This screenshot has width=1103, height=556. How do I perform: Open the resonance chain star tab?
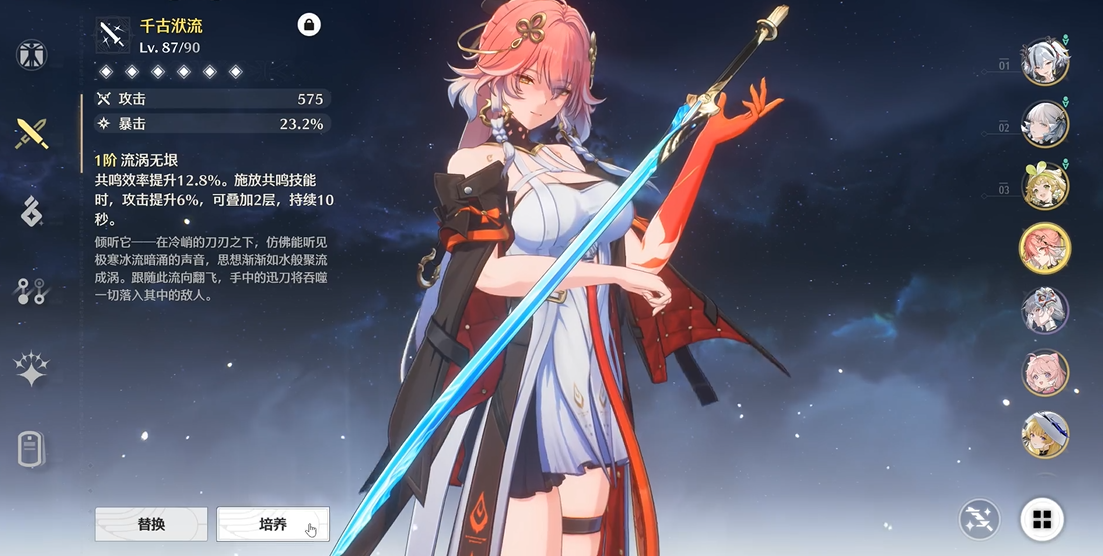tap(31, 370)
